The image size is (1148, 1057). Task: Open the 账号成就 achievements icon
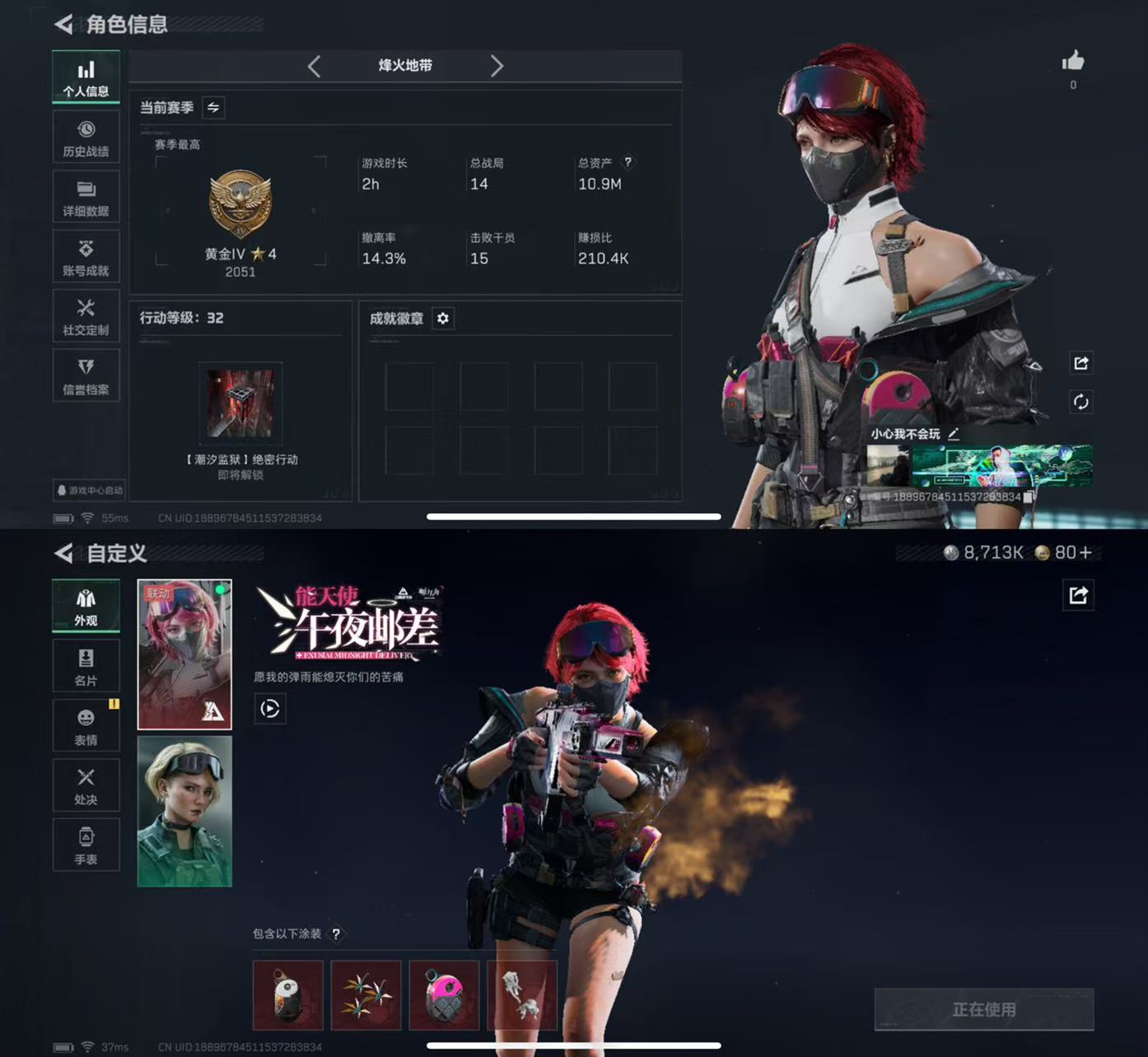[x=86, y=256]
